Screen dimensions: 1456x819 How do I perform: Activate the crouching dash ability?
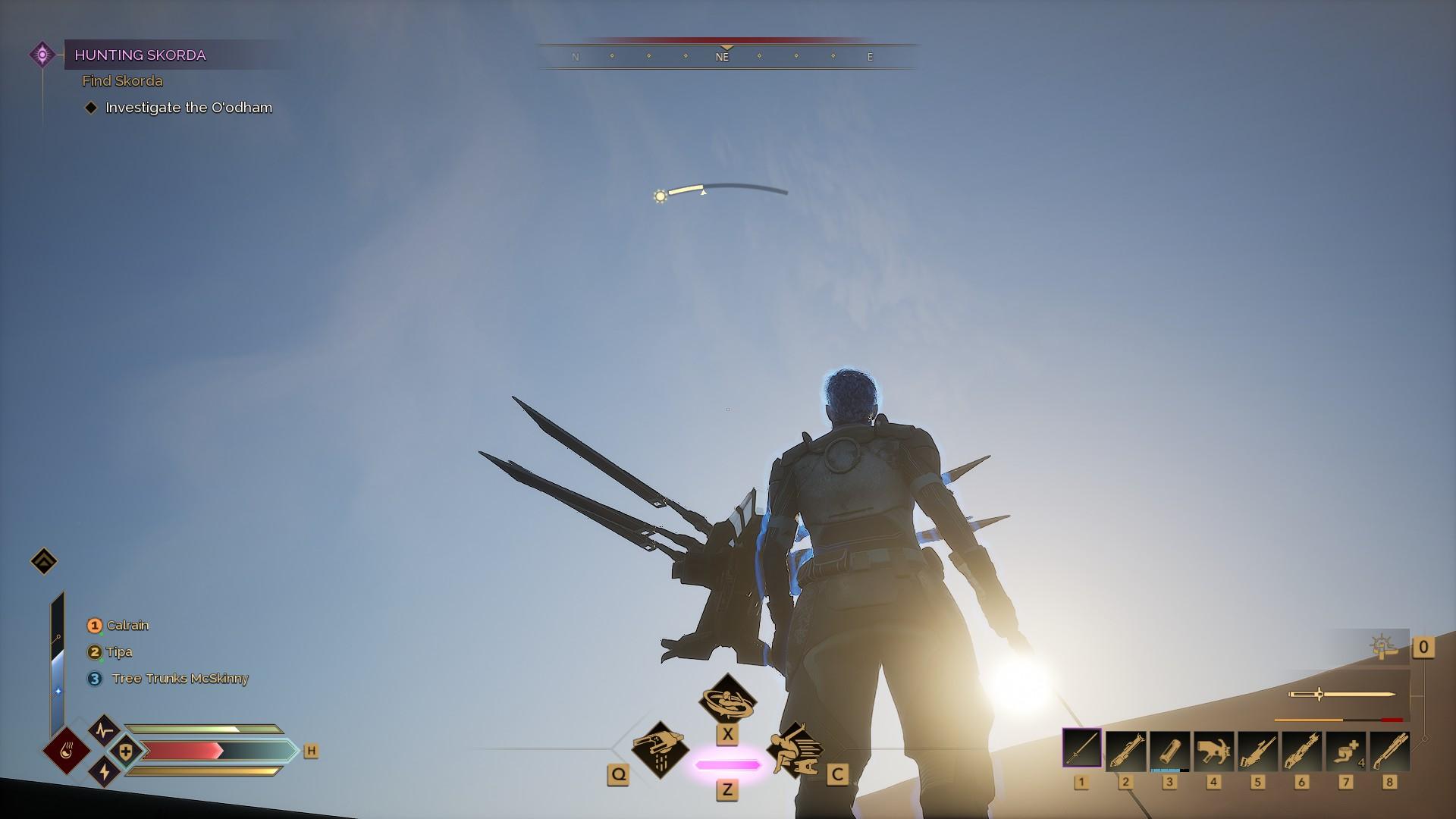793,749
